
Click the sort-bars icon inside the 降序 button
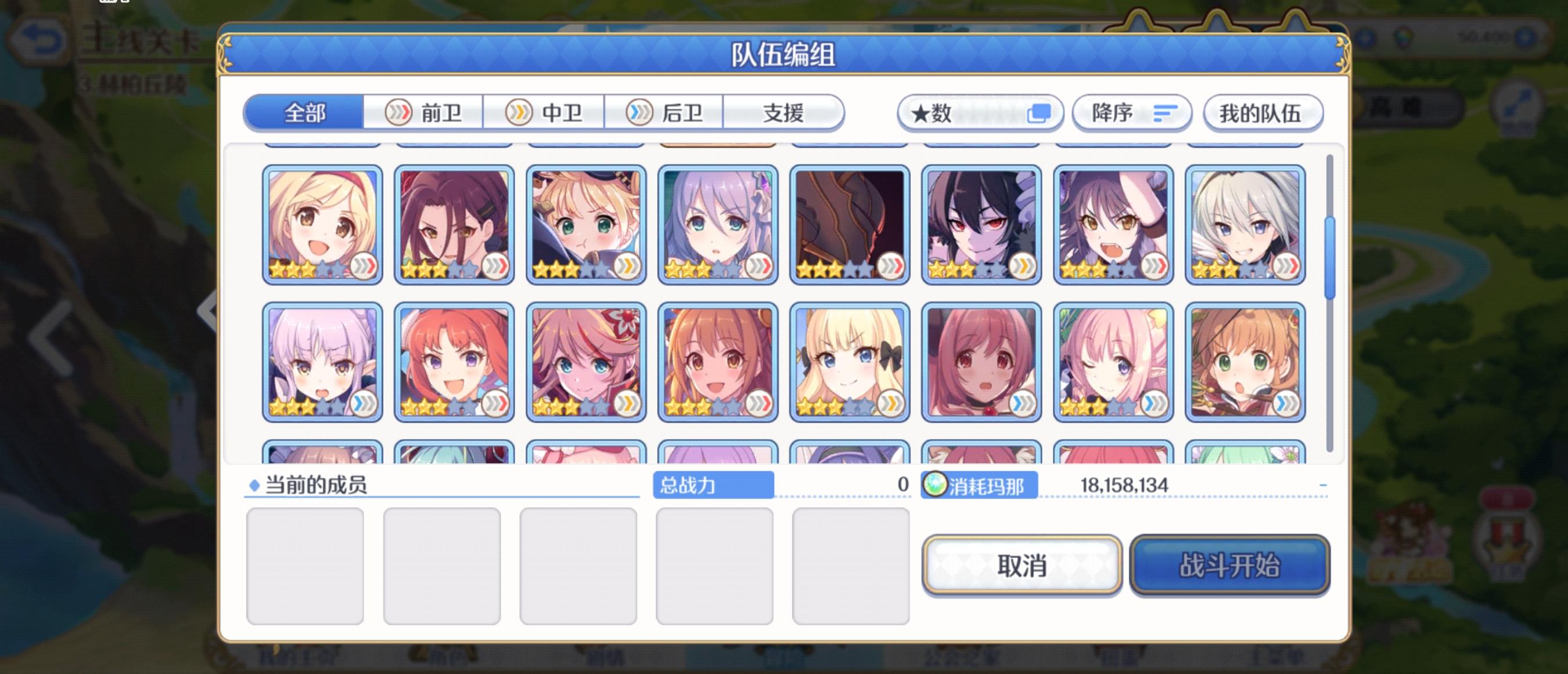(1166, 113)
